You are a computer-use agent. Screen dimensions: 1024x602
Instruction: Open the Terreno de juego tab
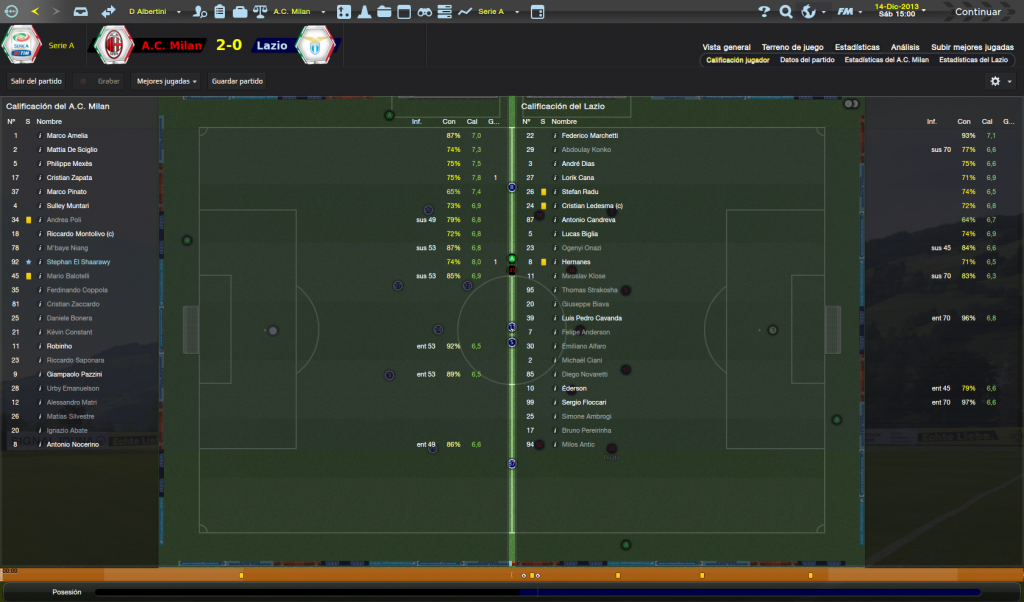792,47
